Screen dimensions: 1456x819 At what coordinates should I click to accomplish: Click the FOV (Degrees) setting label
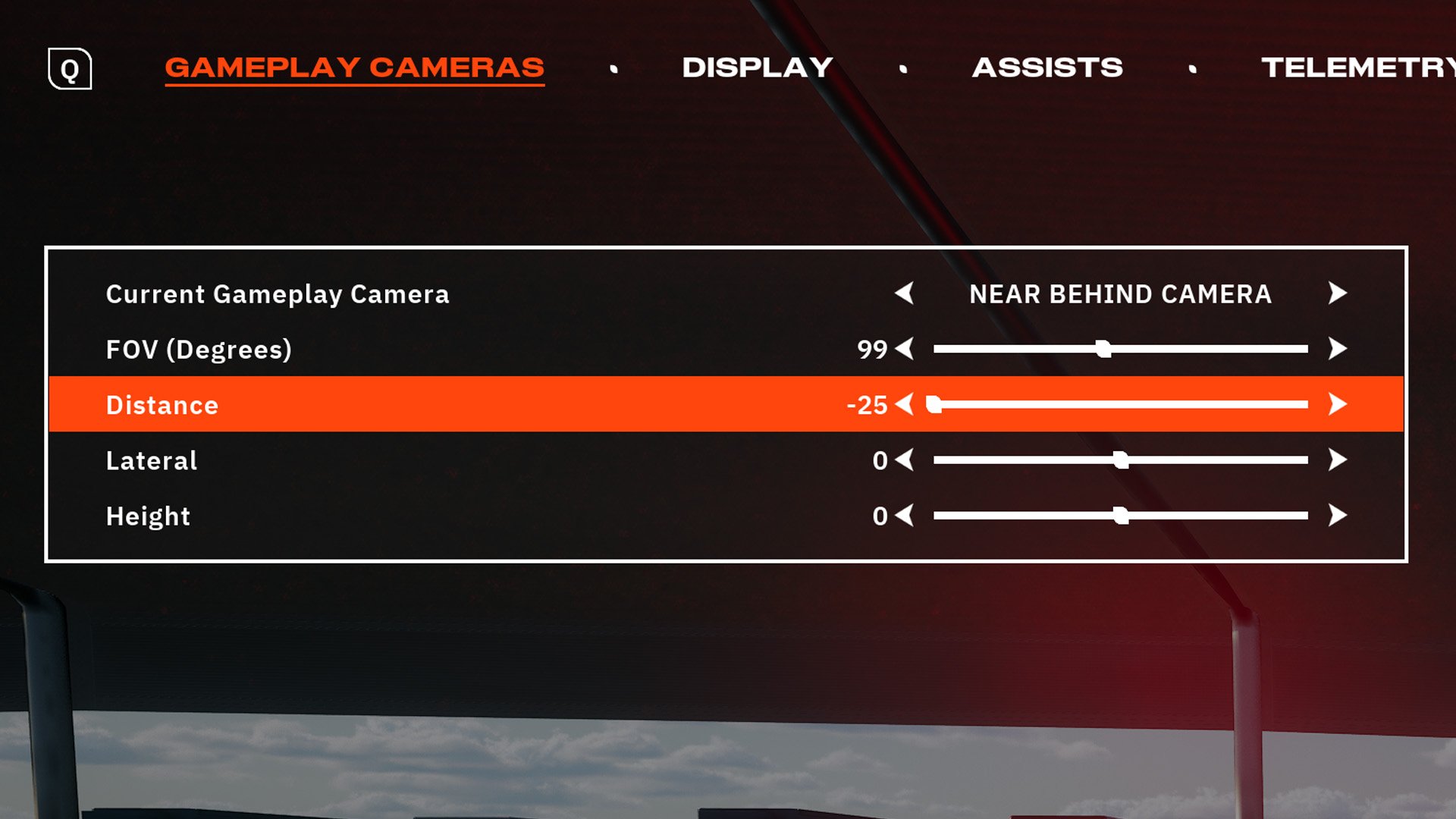[x=199, y=350]
